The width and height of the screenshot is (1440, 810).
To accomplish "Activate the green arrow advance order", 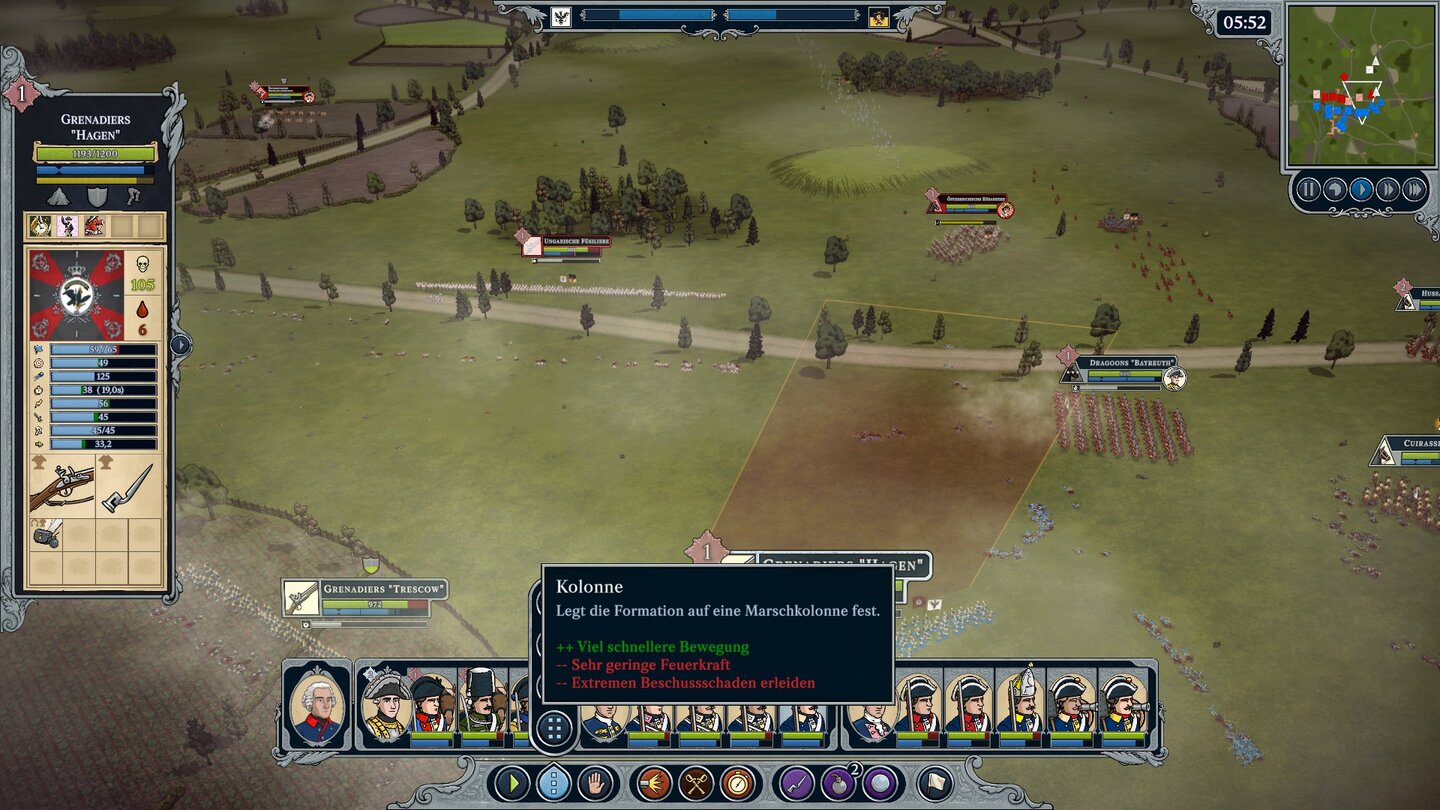I will (511, 783).
